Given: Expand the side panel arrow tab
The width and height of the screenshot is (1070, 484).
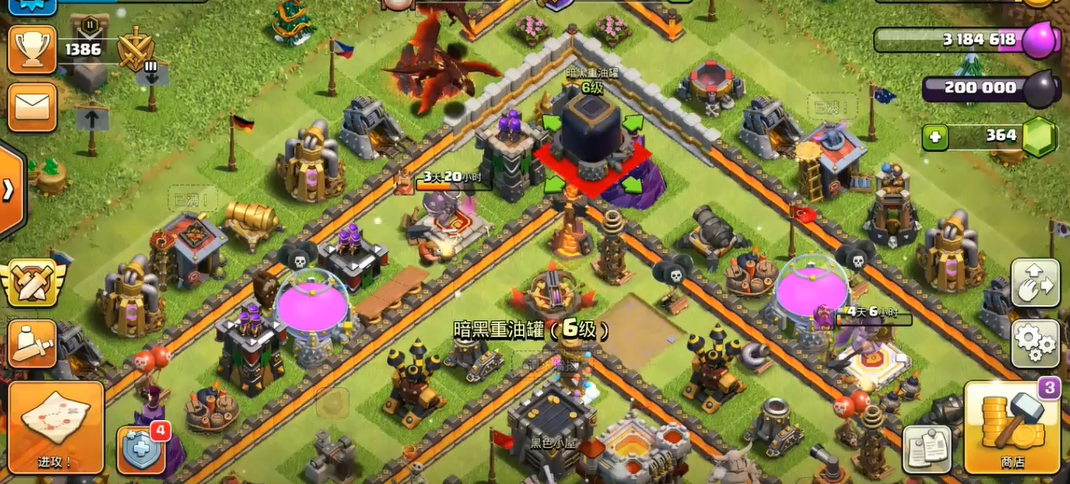Looking at the screenshot, I should (x=9, y=190).
